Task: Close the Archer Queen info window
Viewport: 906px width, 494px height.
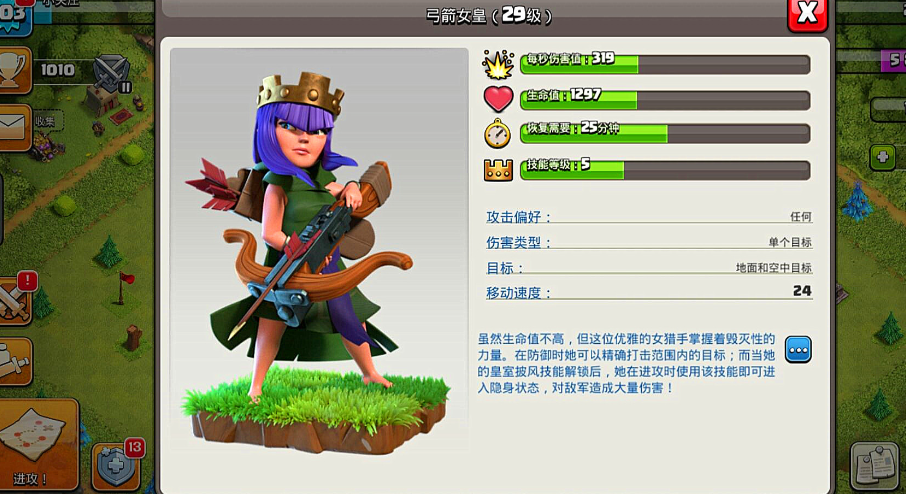Action: click(x=807, y=13)
